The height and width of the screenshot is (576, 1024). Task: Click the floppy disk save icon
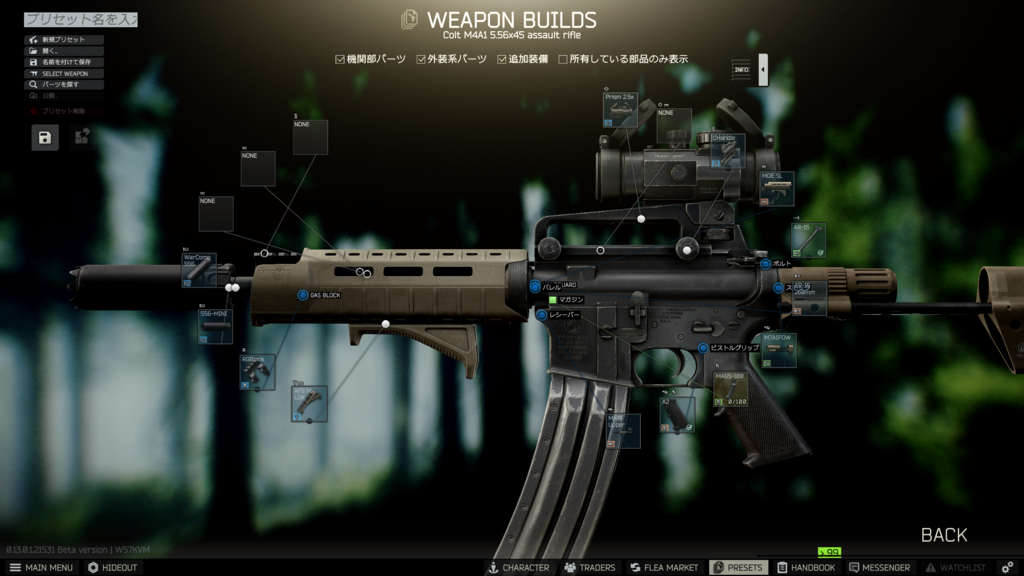(45, 138)
